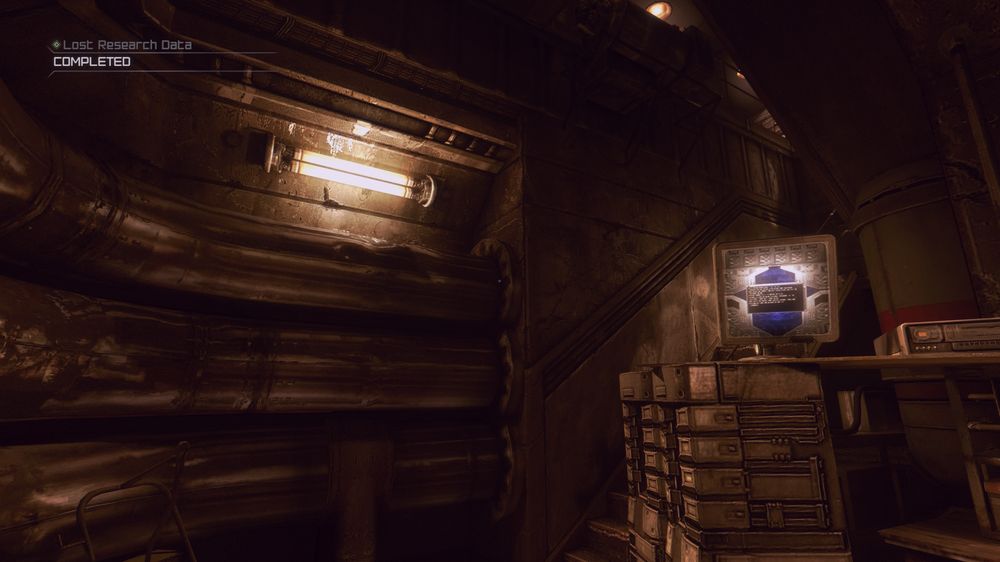Select the Lost Research Data objective tracker
Screen dimensions: 1000x562
point(127,46)
